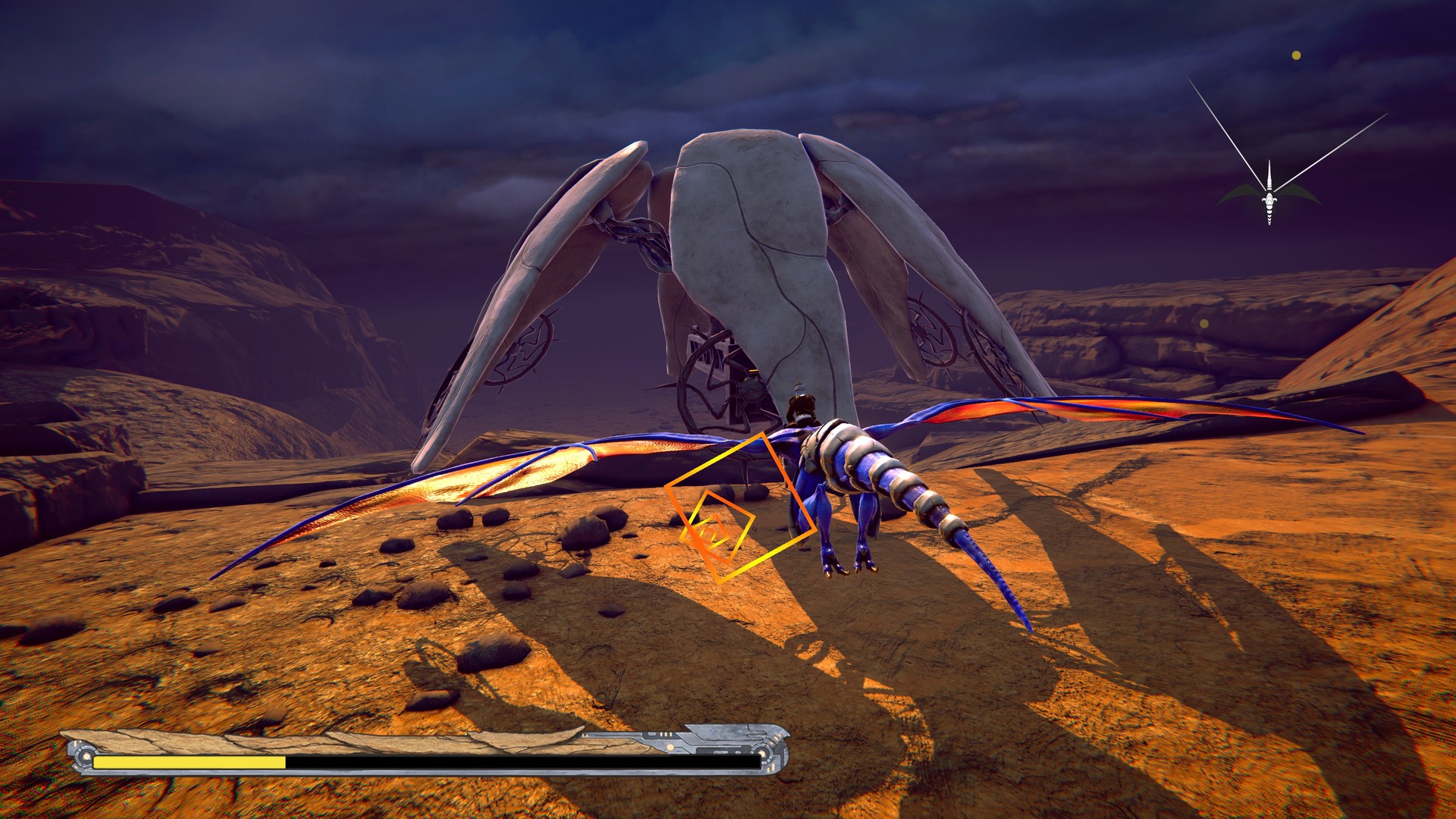
Task: Select the yellow enemy blip above the radar dragon
Action: [x=1295, y=55]
